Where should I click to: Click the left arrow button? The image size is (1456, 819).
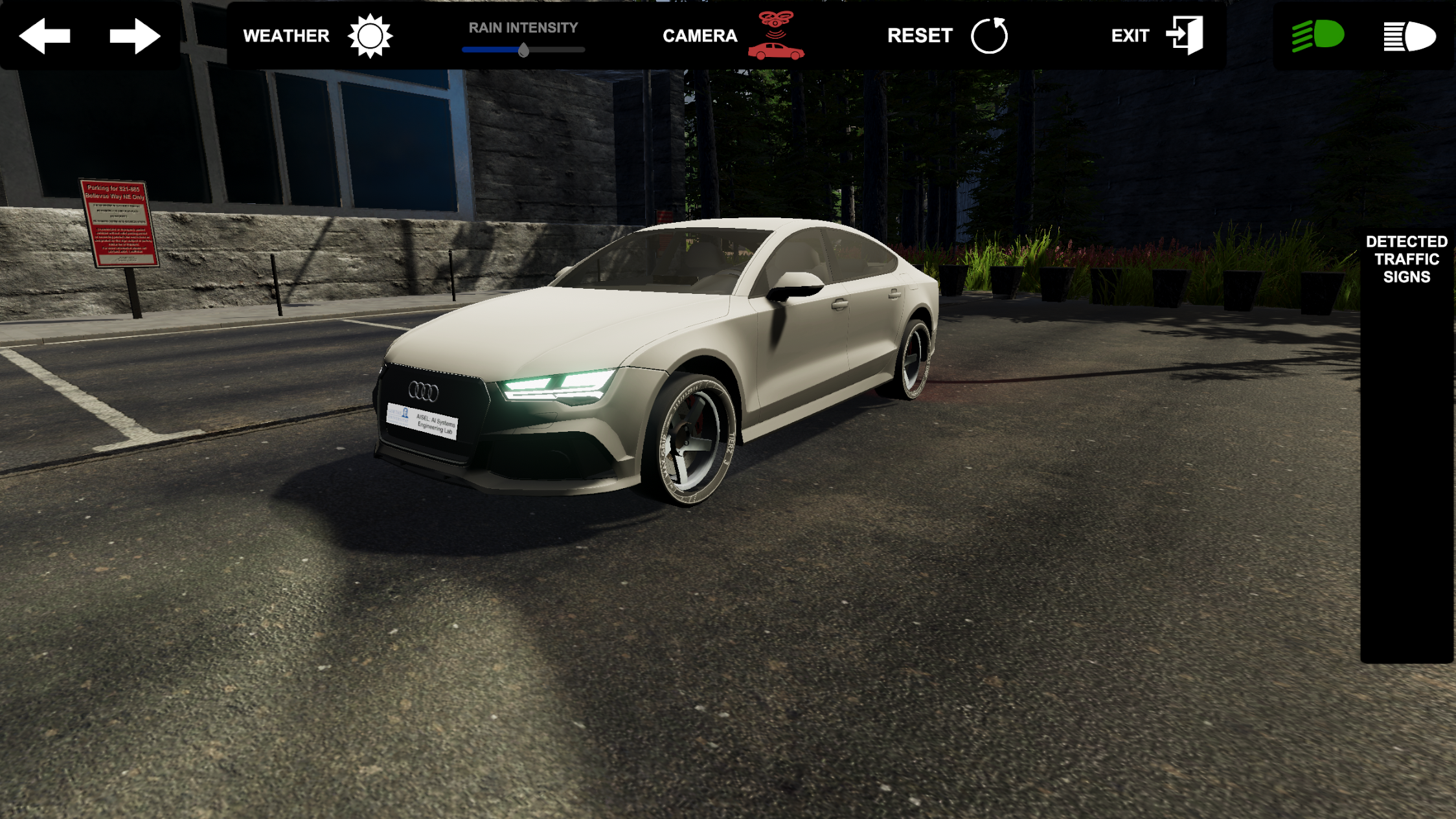pos(45,36)
